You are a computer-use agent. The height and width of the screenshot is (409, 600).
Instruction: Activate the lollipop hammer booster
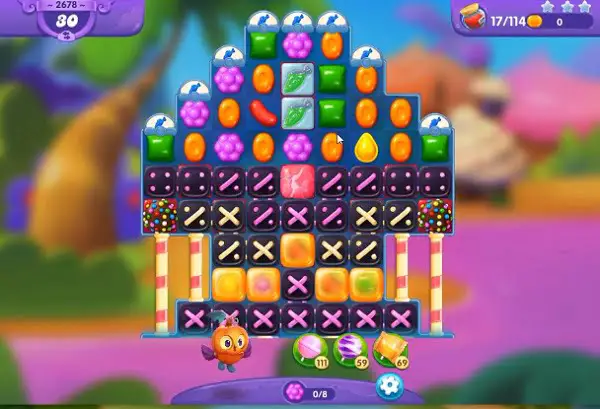point(307,350)
